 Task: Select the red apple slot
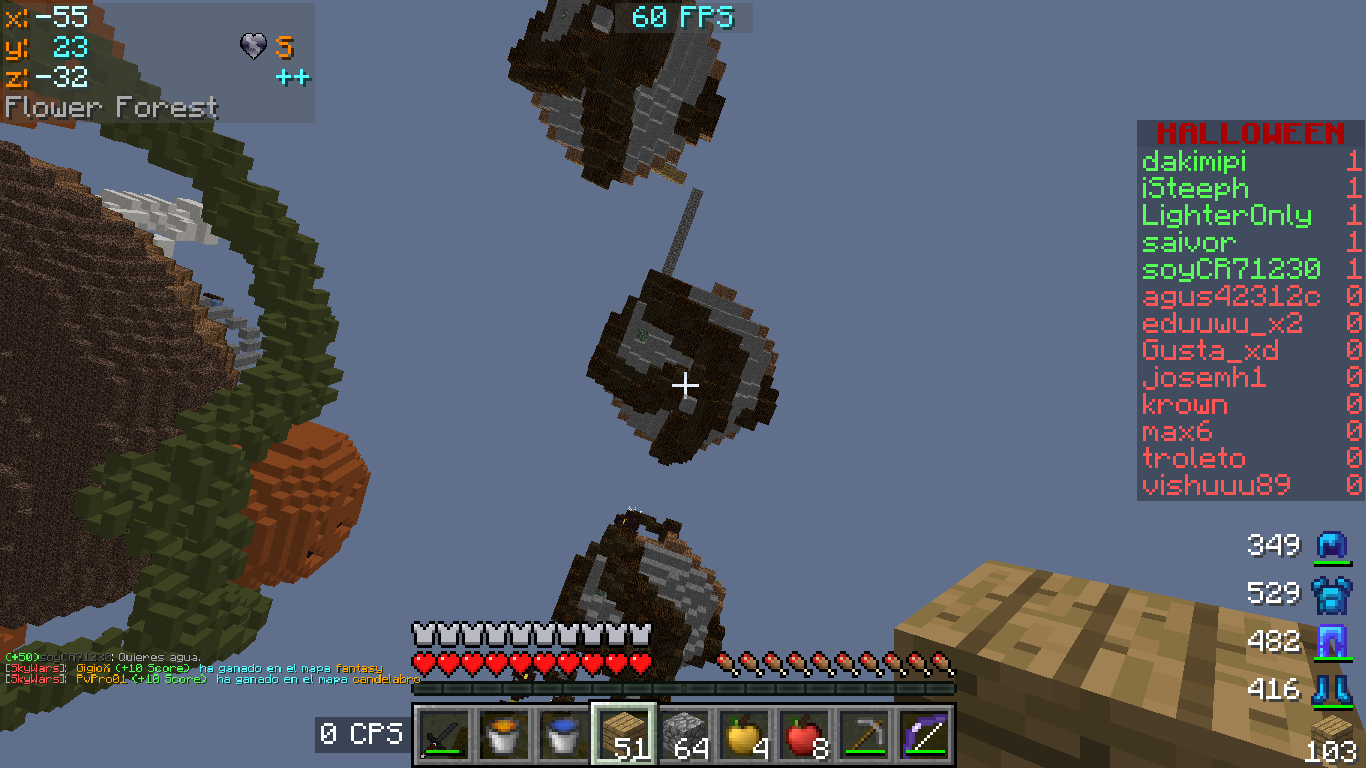click(x=804, y=736)
